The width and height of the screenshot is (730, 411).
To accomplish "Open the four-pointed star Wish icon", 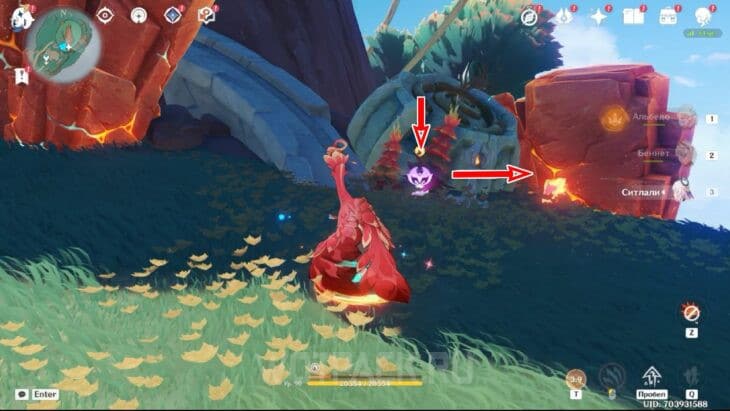I will [599, 16].
